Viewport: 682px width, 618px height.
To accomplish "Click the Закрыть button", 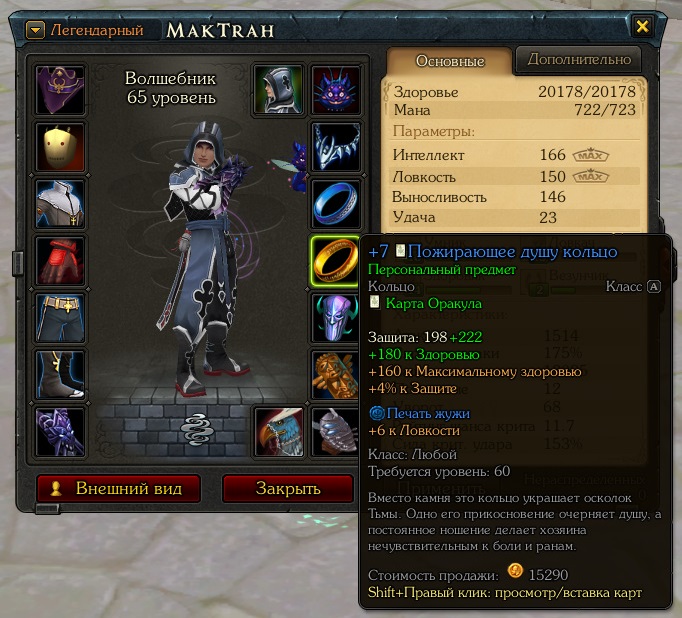I will pyautogui.click(x=287, y=489).
